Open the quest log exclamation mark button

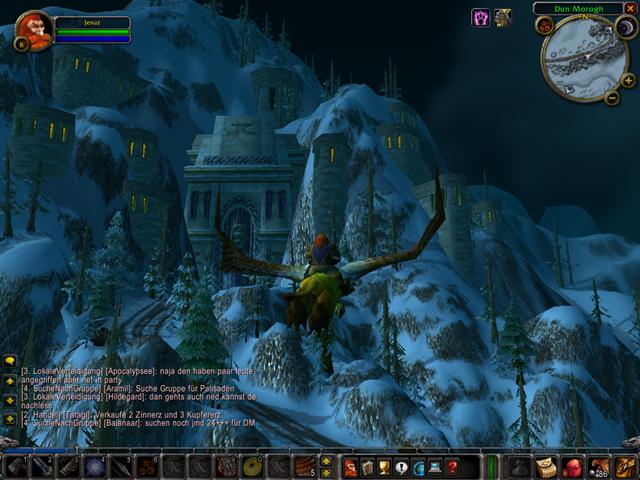click(x=401, y=467)
